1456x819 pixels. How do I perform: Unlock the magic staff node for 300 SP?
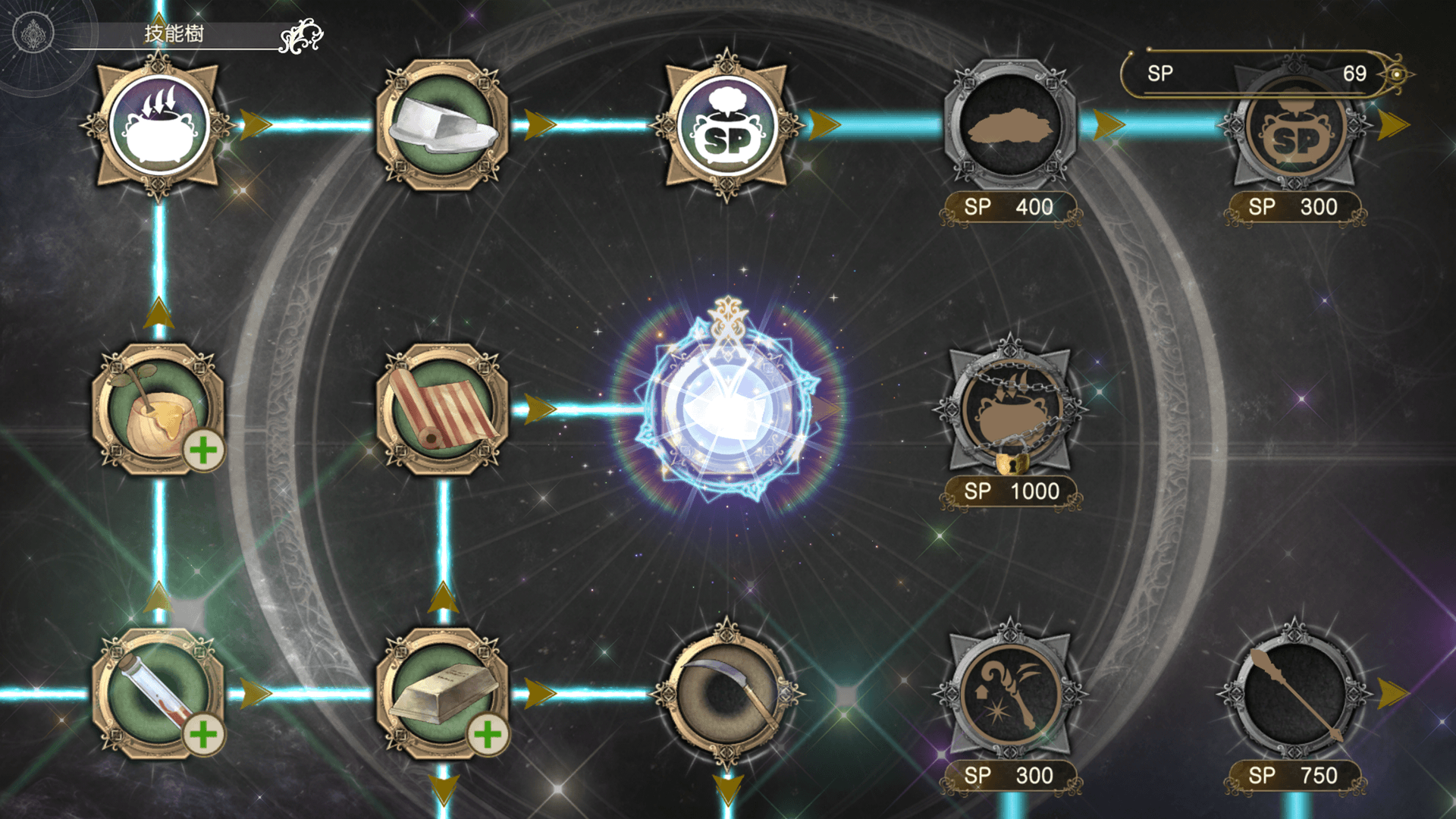coord(1010,693)
